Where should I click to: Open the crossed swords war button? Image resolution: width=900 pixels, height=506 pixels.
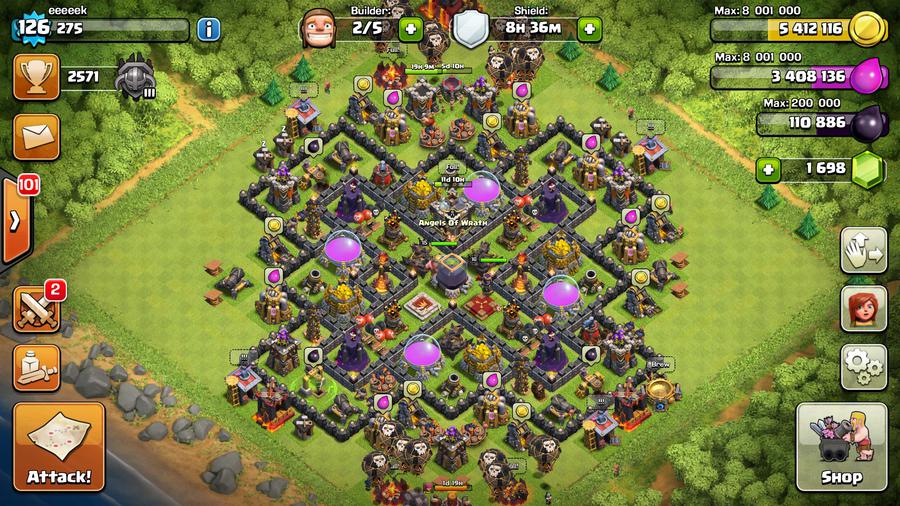click(36, 308)
